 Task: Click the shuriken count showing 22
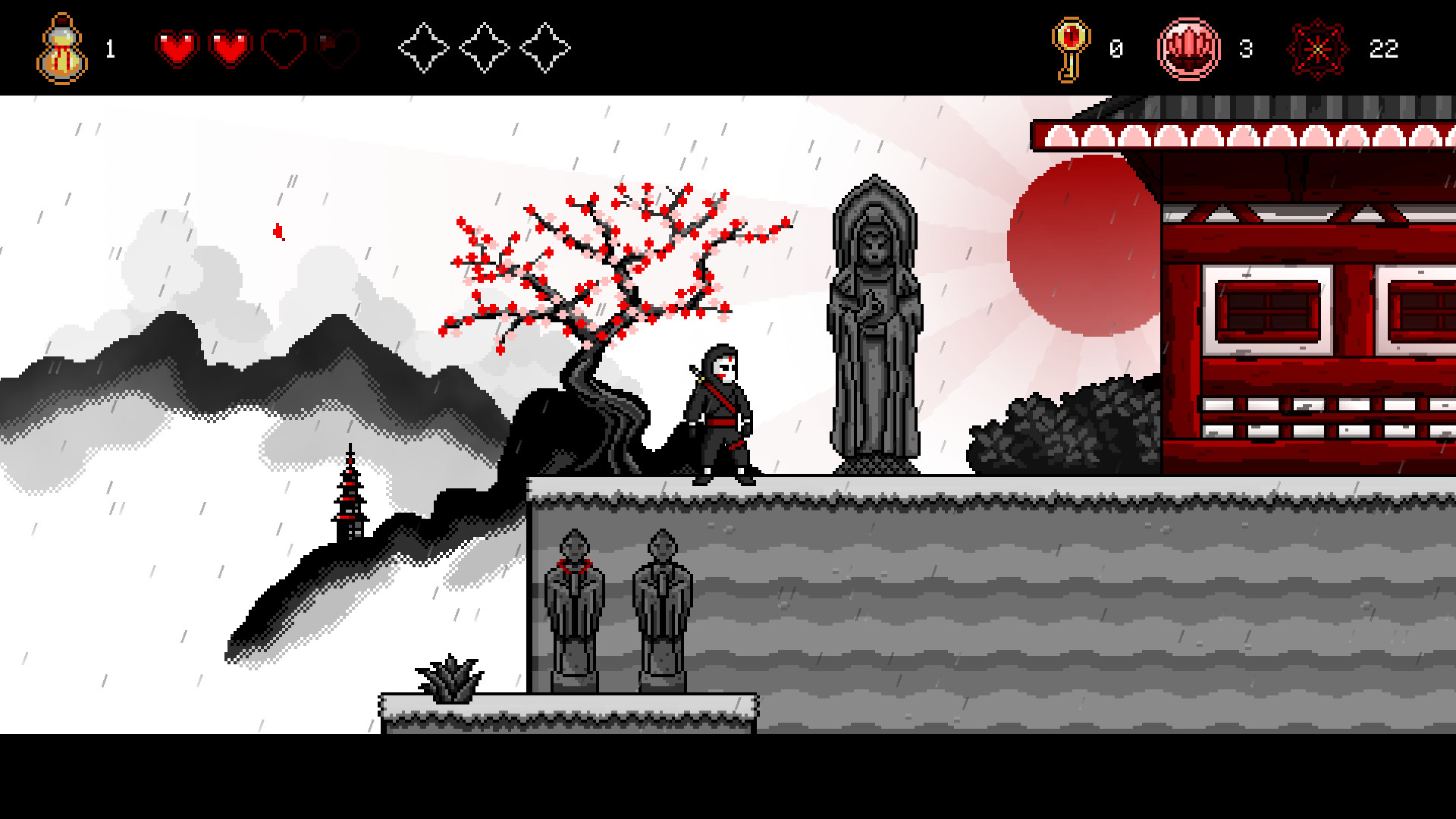point(1384,50)
